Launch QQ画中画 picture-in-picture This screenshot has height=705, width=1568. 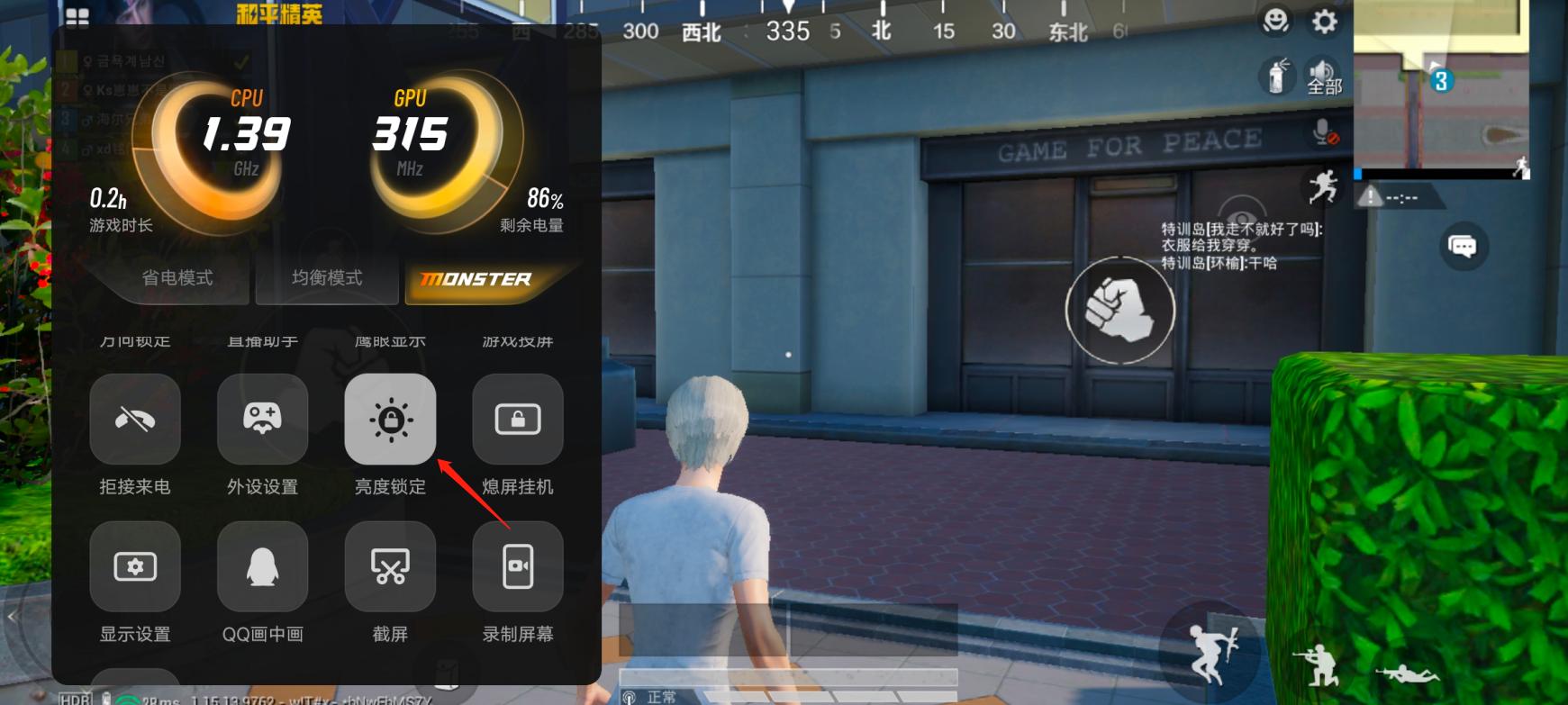pos(262,567)
